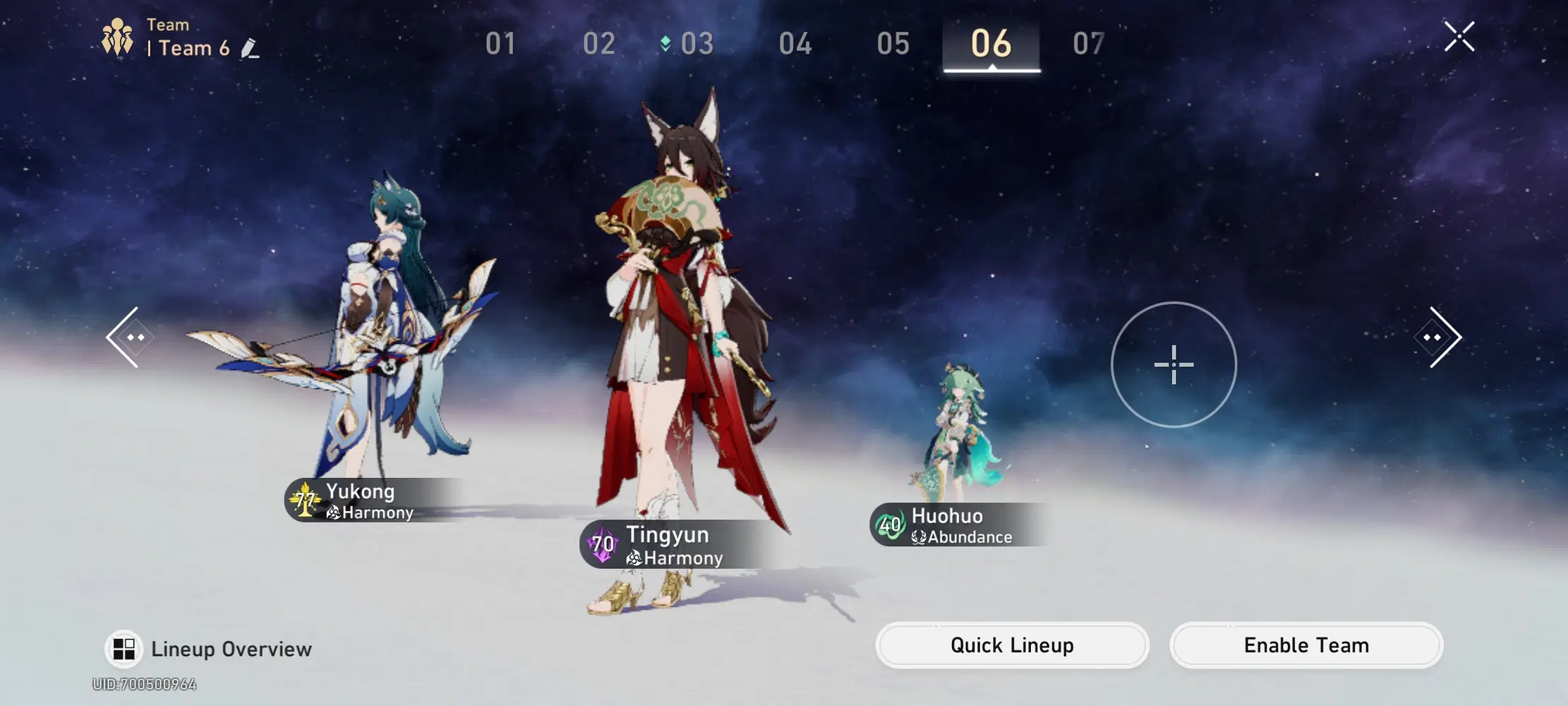Select the empty character slot crosshair

(1172, 366)
